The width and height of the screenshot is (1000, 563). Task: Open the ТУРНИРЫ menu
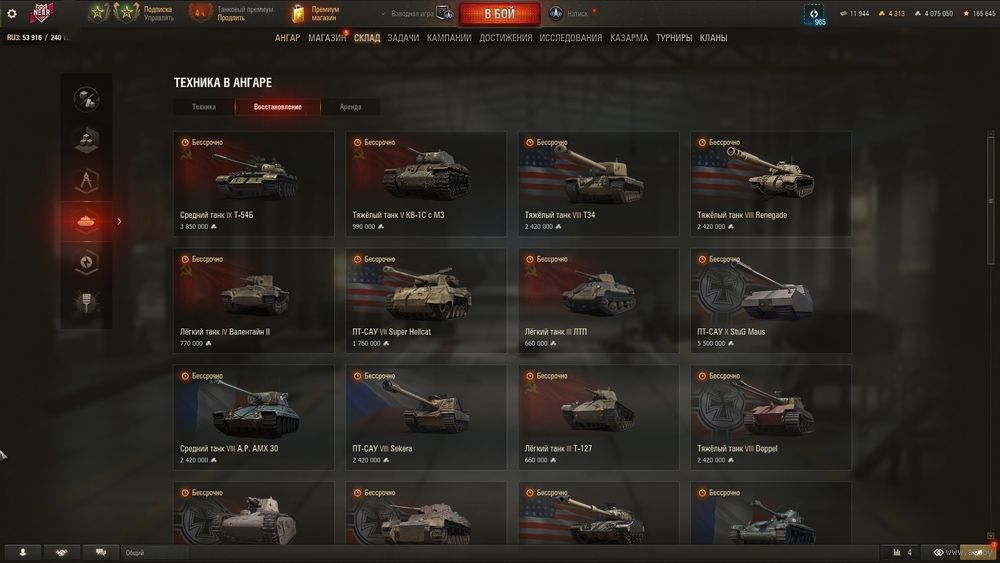coord(673,38)
